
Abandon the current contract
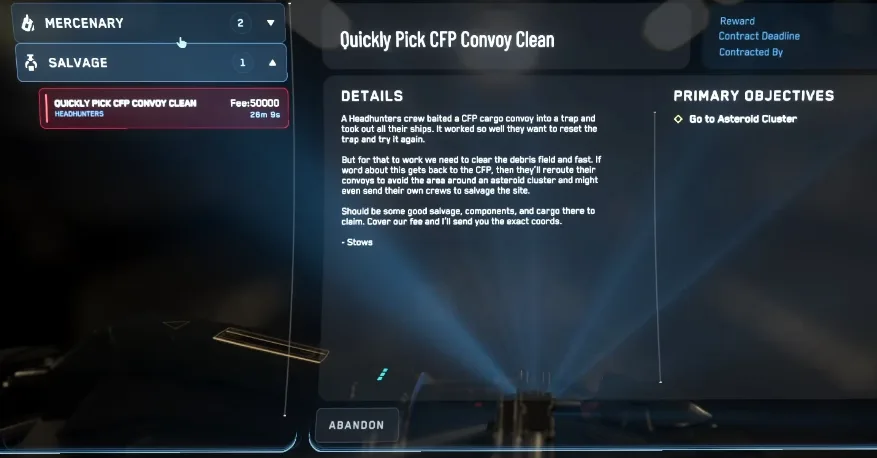(x=356, y=425)
